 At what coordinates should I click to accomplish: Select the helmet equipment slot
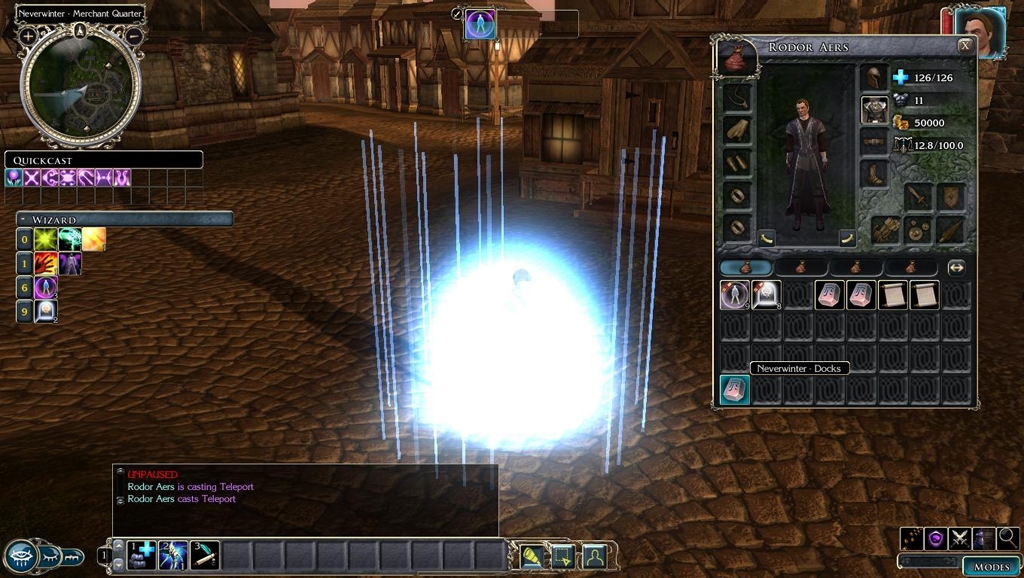(874, 78)
